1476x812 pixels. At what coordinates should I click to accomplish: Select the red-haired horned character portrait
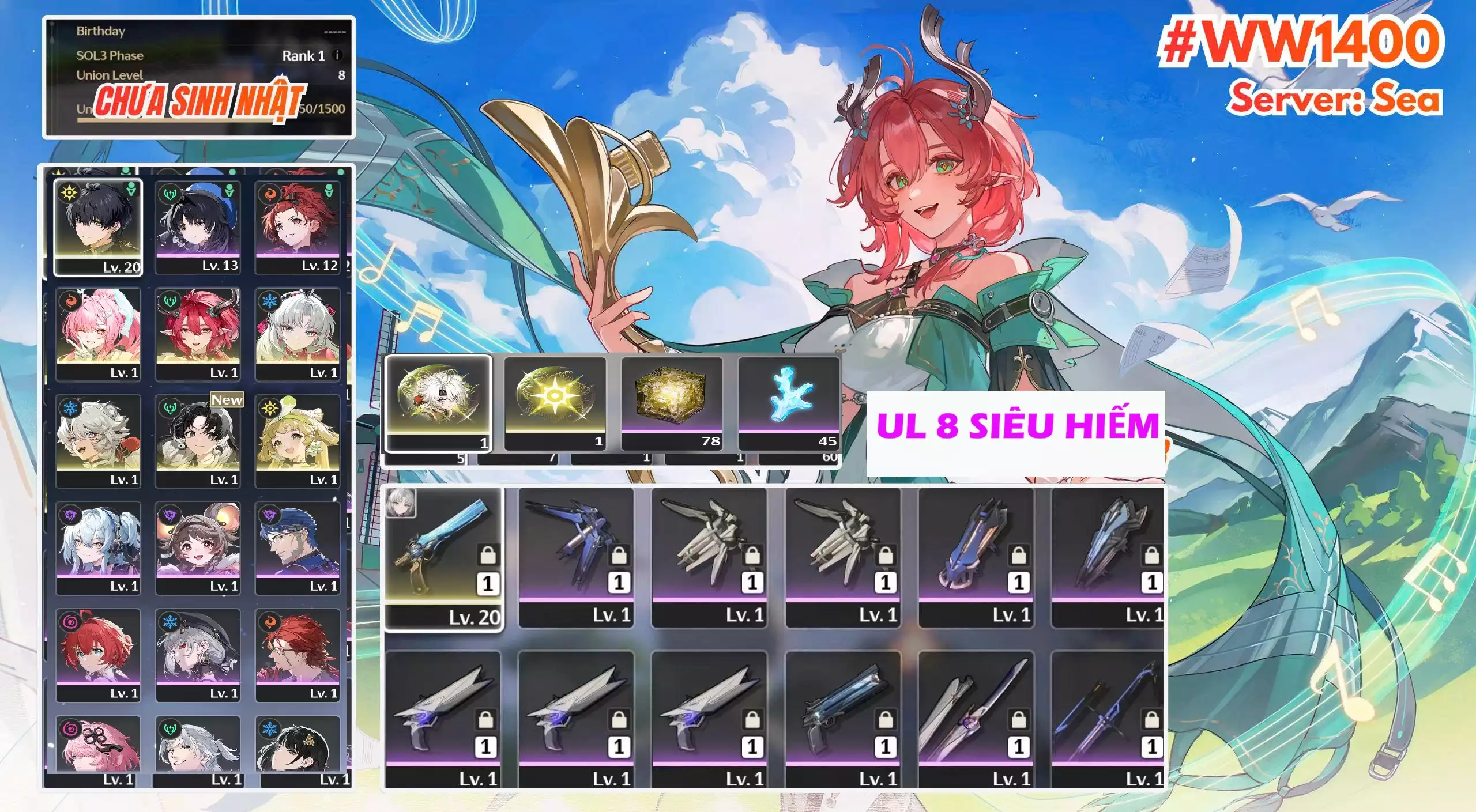click(197, 334)
